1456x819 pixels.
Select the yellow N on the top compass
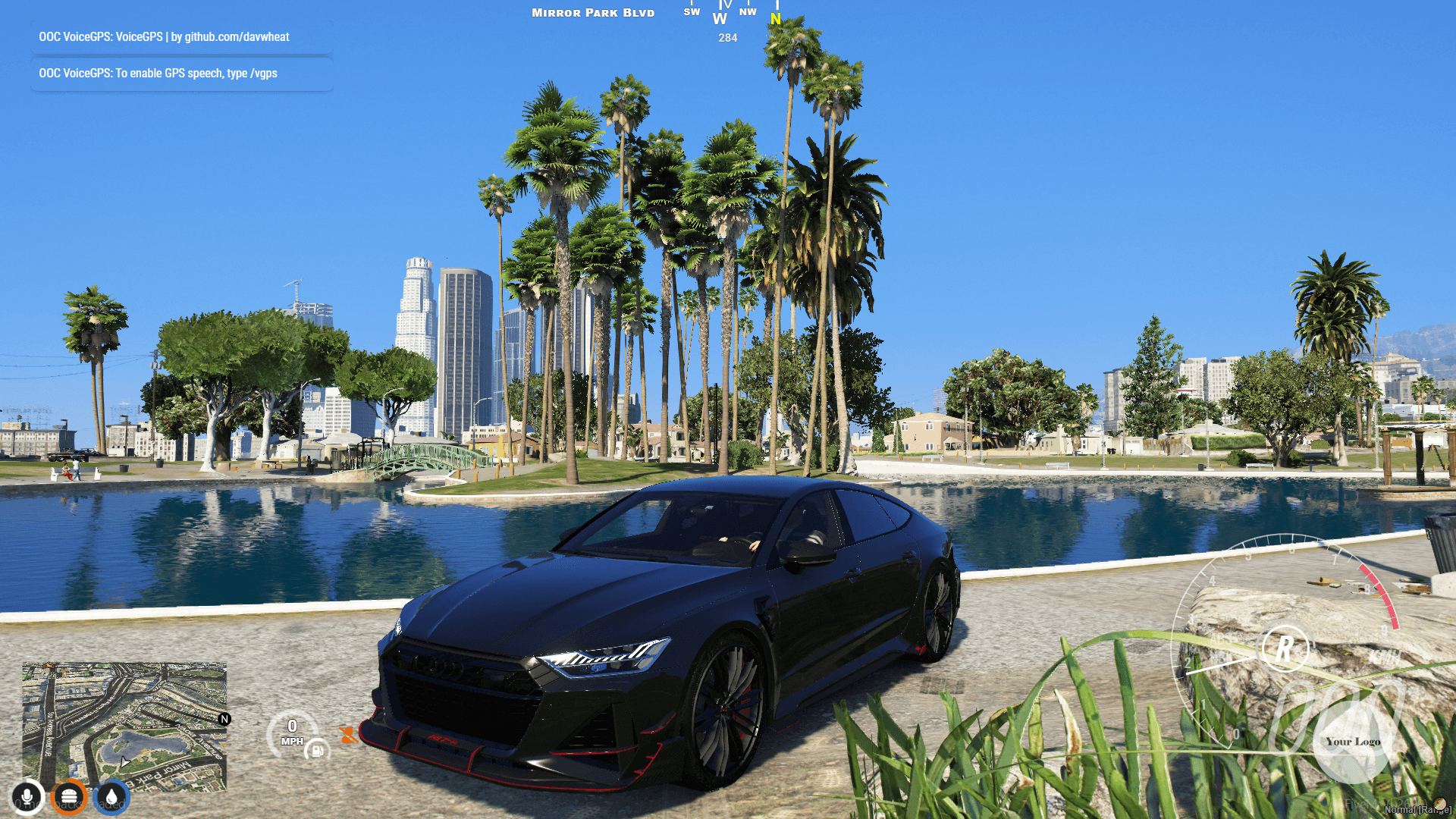(775, 20)
